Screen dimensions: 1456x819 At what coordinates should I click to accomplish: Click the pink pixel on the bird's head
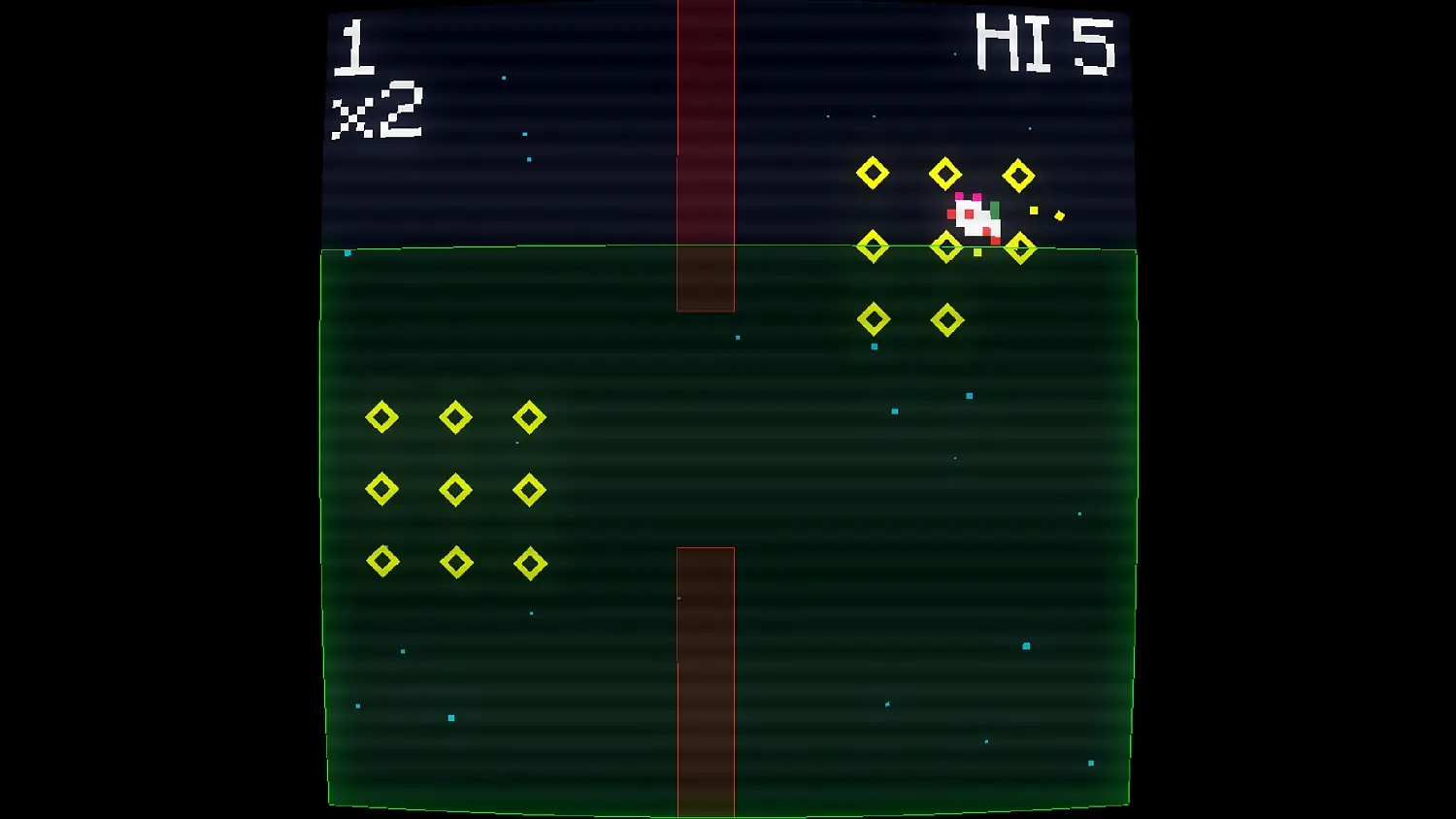[959, 195]
